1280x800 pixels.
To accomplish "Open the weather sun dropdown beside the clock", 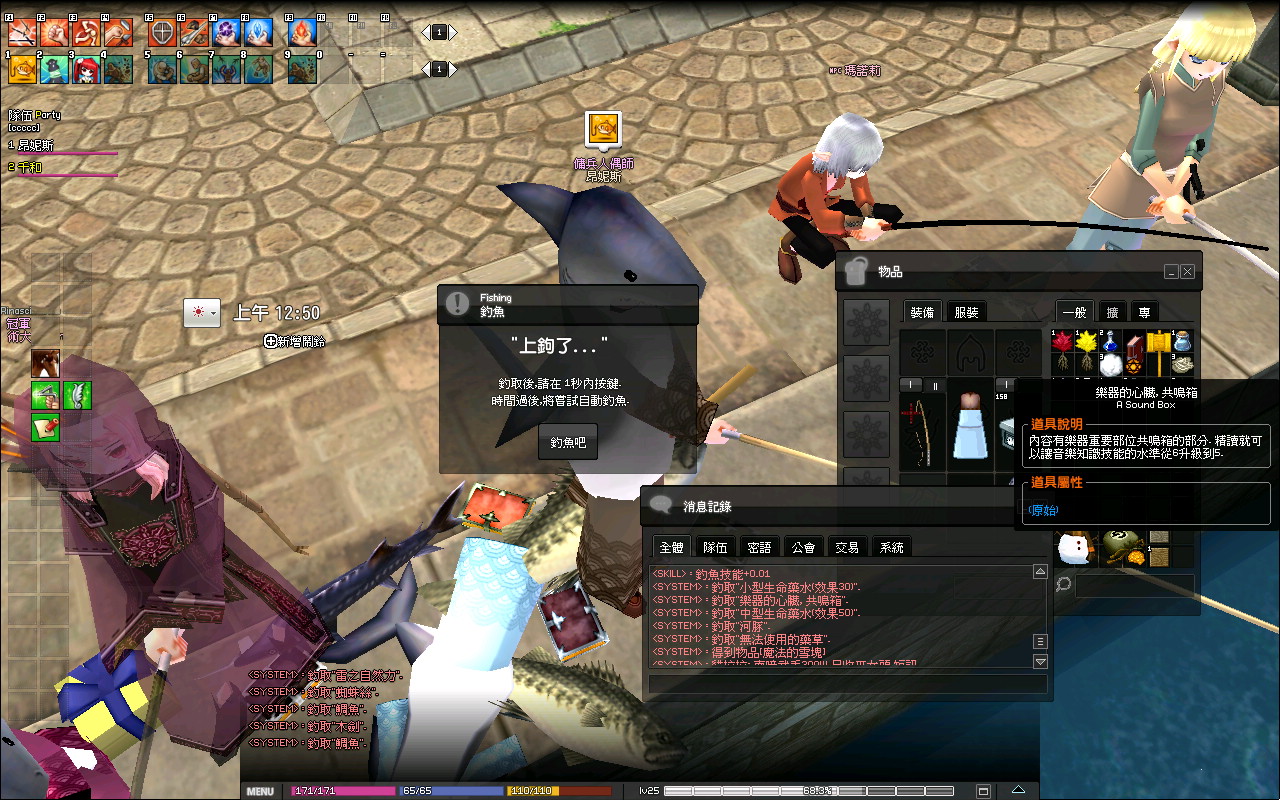I will coord(201,313).
